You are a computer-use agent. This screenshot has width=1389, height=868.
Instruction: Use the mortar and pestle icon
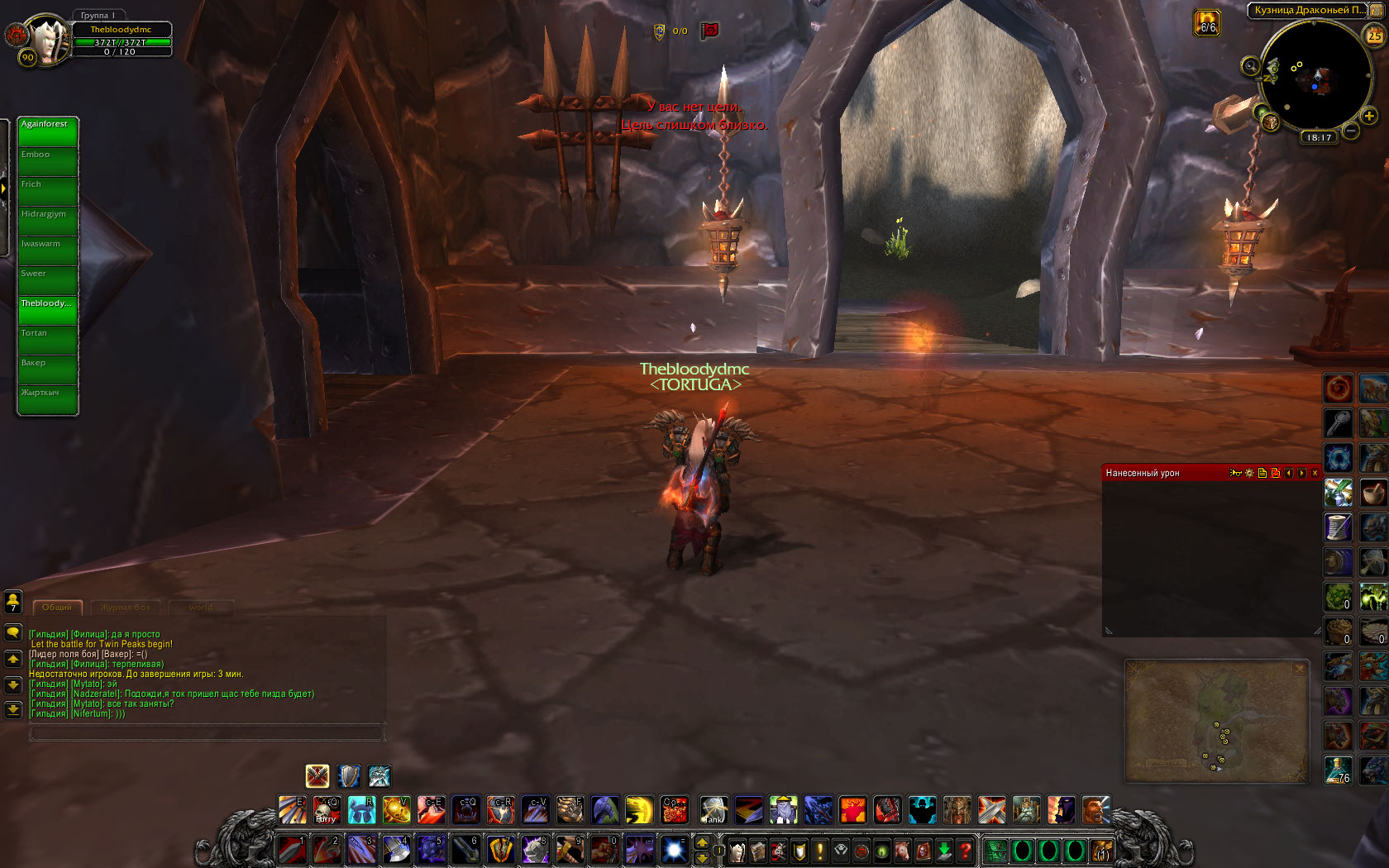click(x=1373, y=493)
